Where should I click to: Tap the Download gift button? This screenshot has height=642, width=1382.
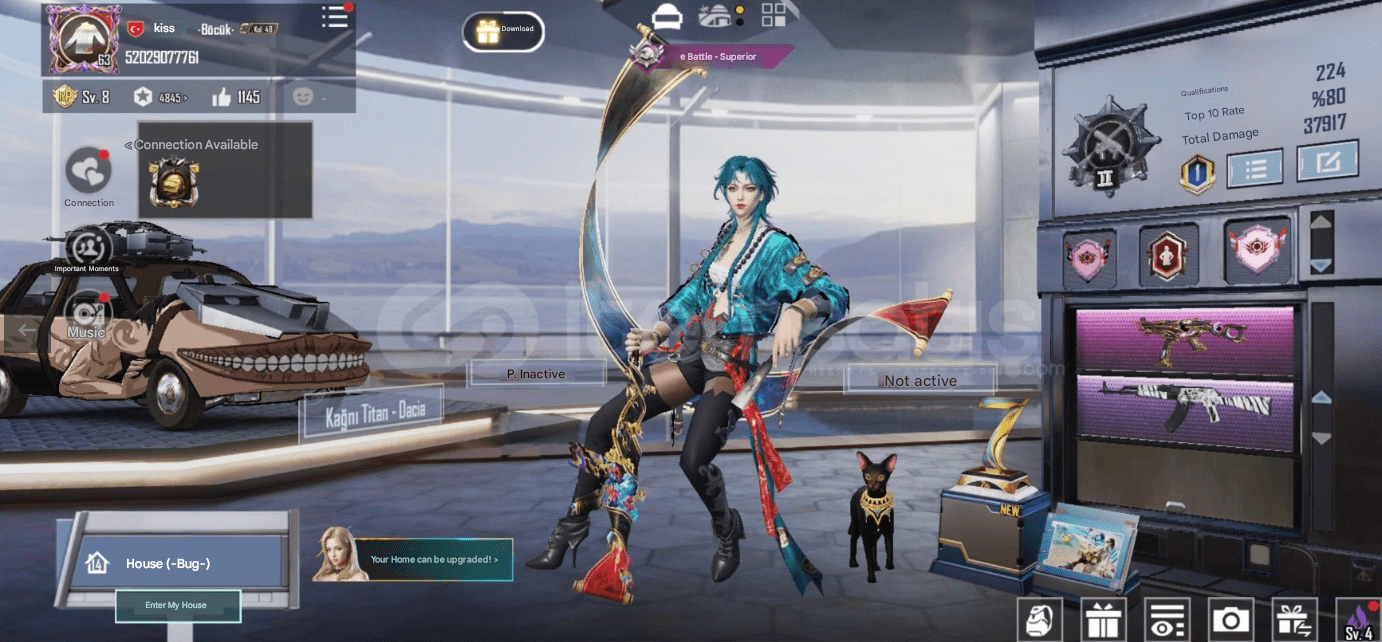point(503,31)
